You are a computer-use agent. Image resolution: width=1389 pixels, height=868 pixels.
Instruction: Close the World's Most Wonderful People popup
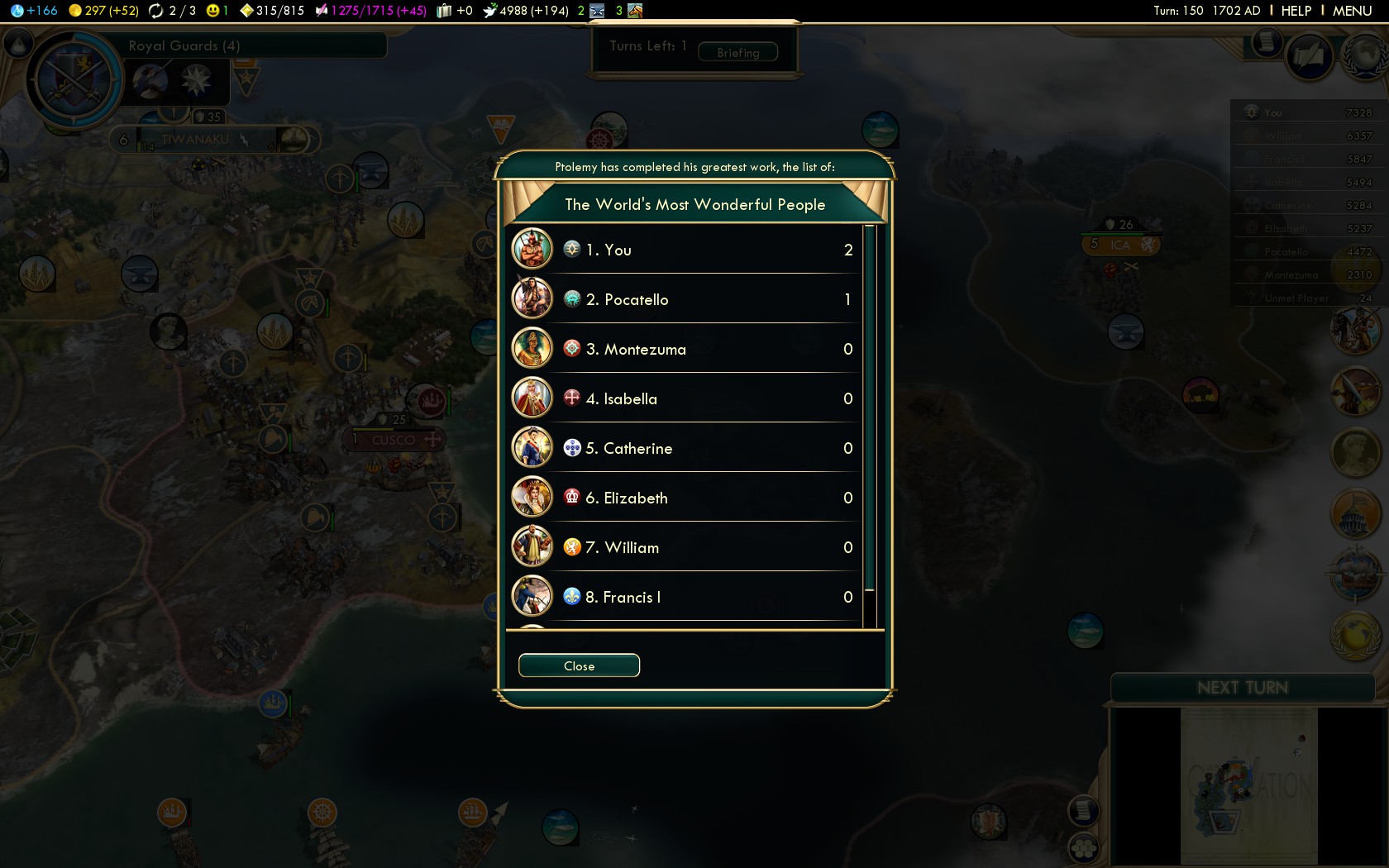578,665
